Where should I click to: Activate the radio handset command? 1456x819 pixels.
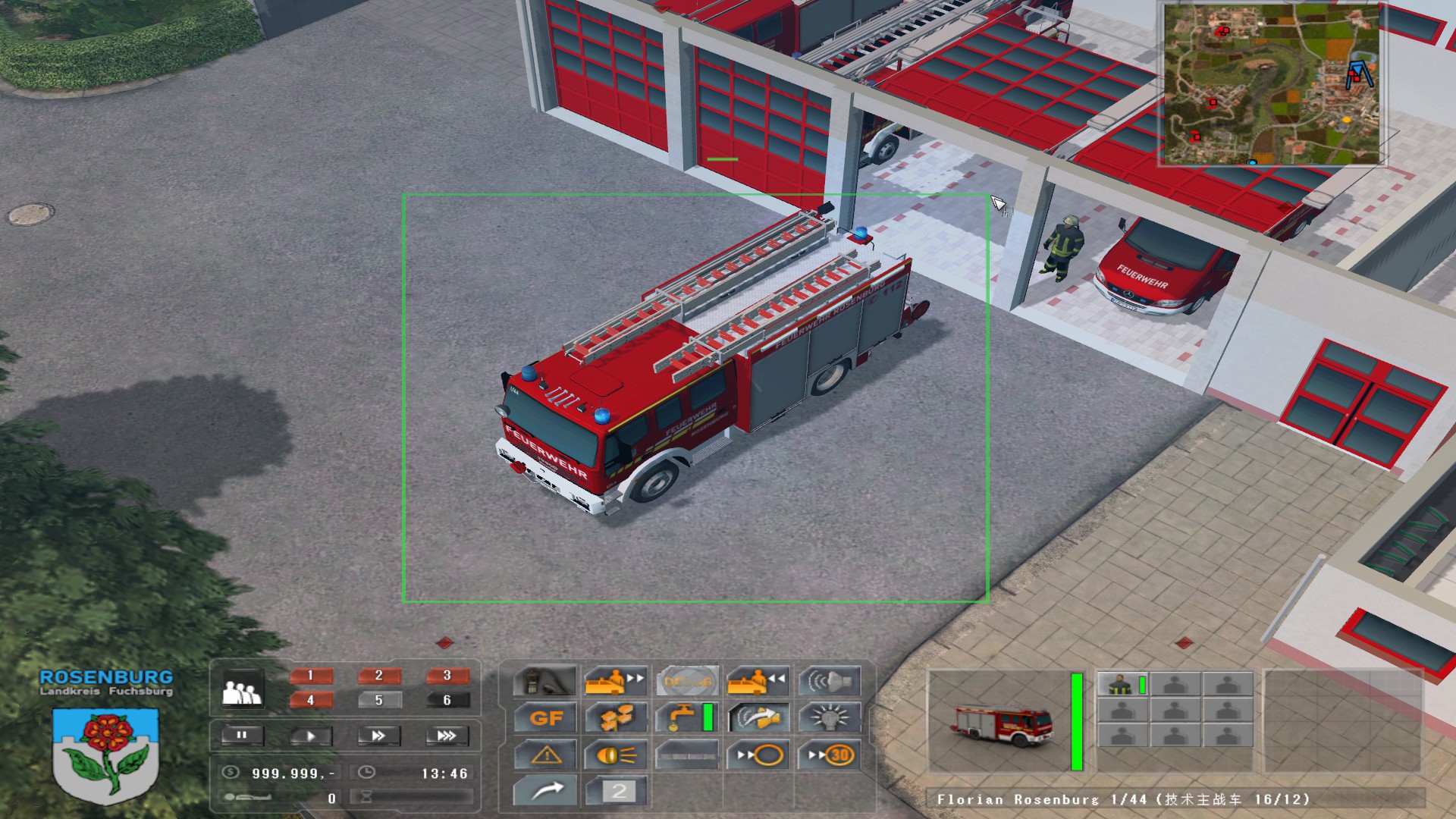pyautogui.click(x=545, y=681)
